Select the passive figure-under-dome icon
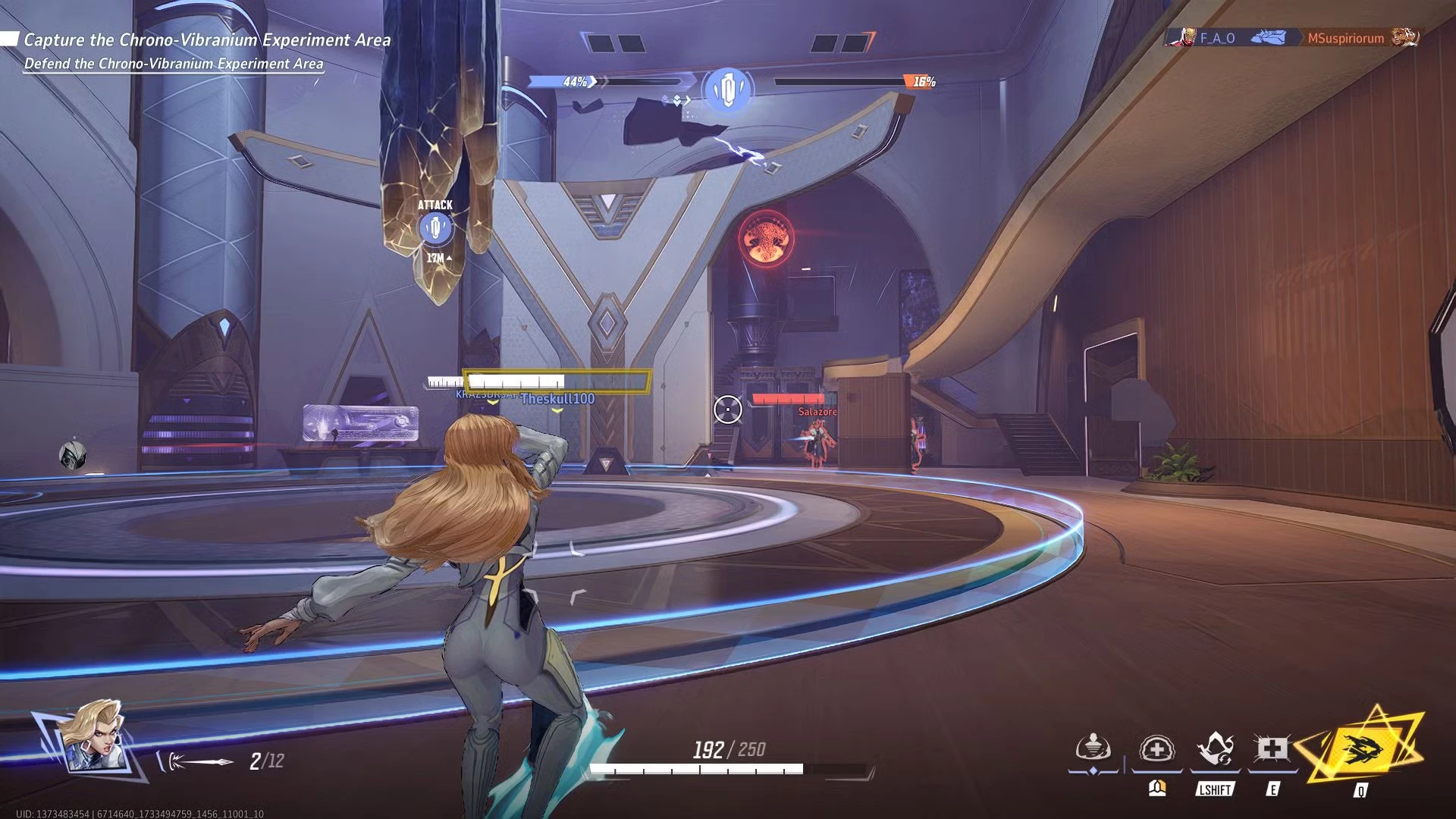Screen dimensions: 1456x819 point(1094,748)
